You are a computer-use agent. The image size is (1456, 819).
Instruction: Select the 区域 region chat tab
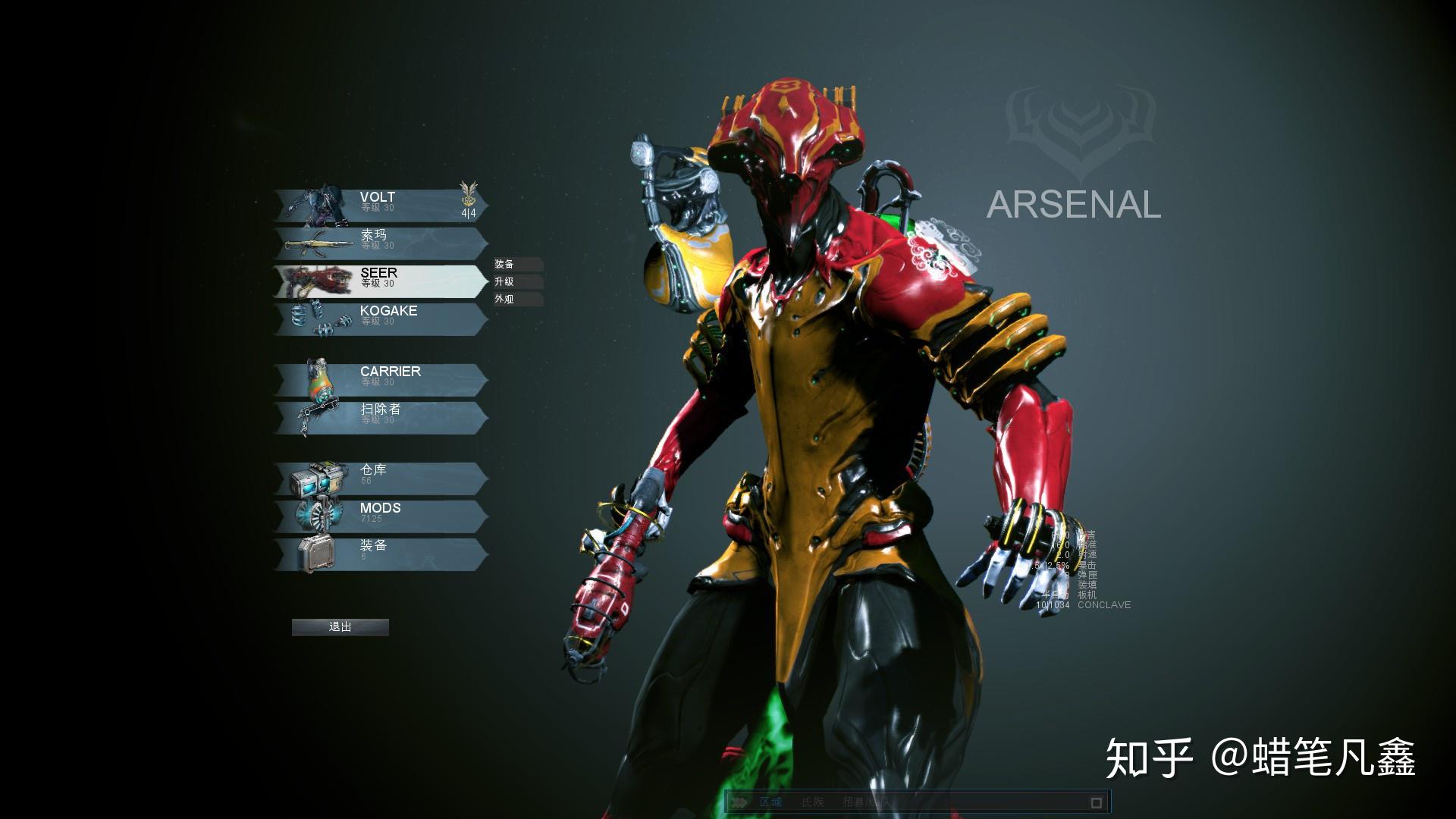pyautogui.click(x=771, y=802)
